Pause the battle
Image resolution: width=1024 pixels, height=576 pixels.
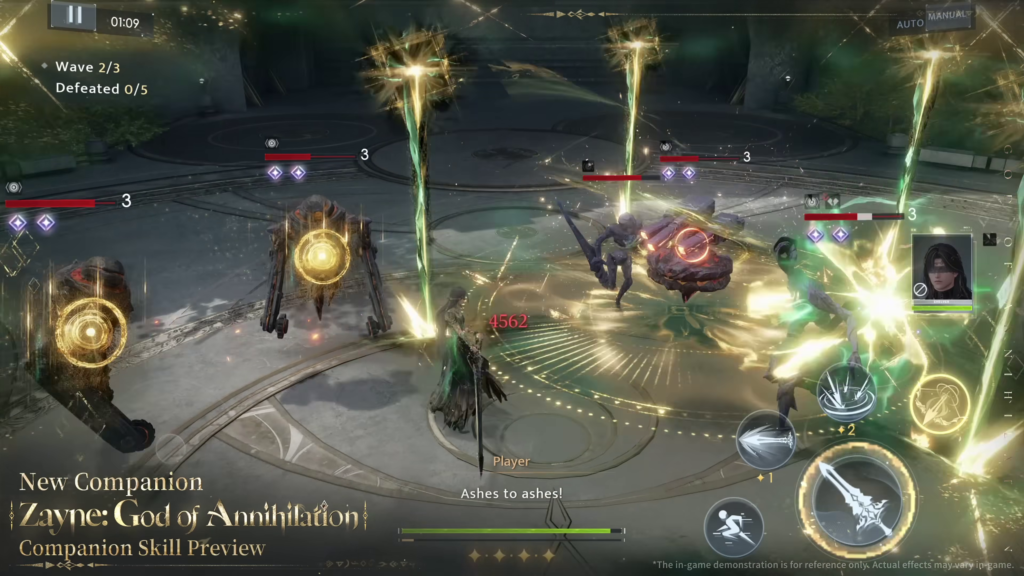click(73, 18)
